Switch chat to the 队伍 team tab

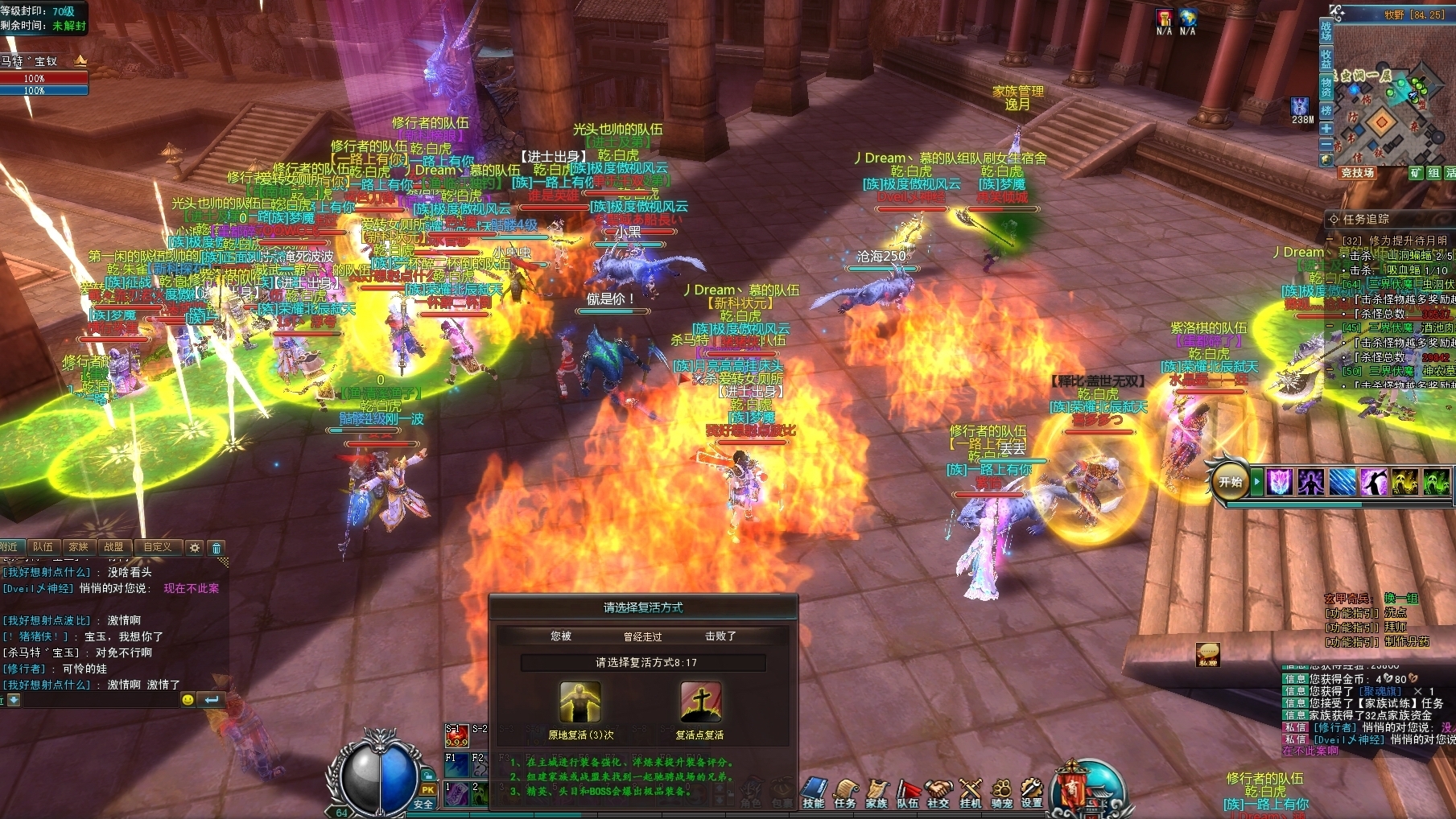click(43, 547)
